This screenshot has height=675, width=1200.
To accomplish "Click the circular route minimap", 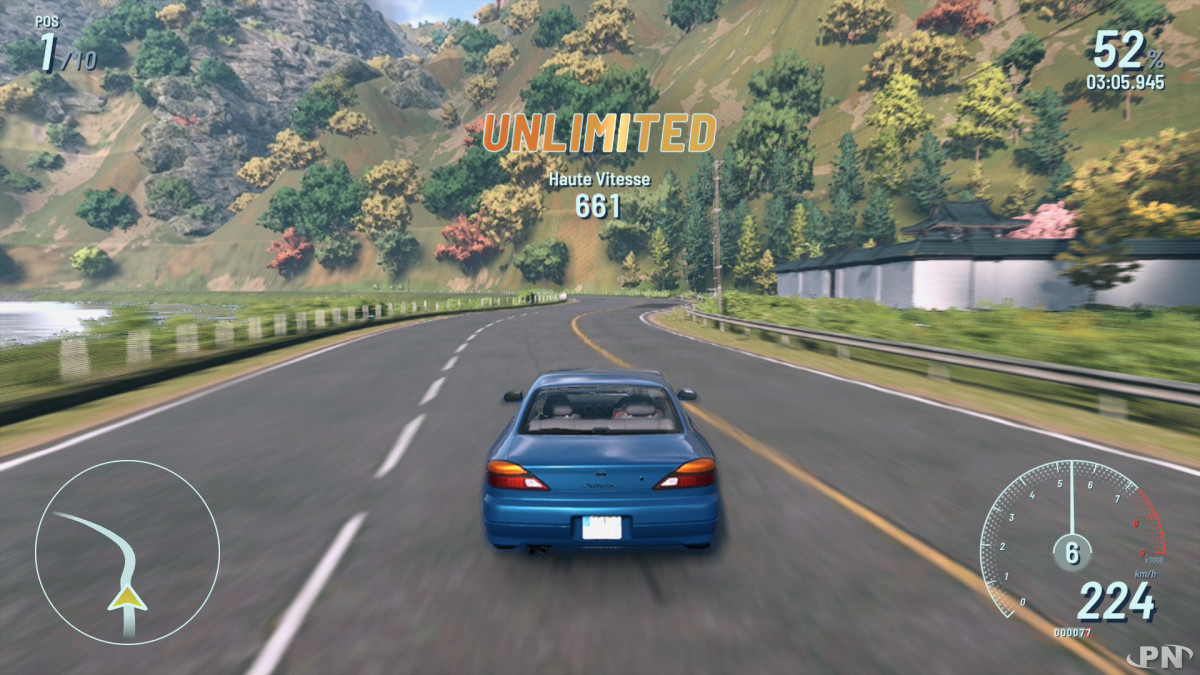I will click(127, 551).
